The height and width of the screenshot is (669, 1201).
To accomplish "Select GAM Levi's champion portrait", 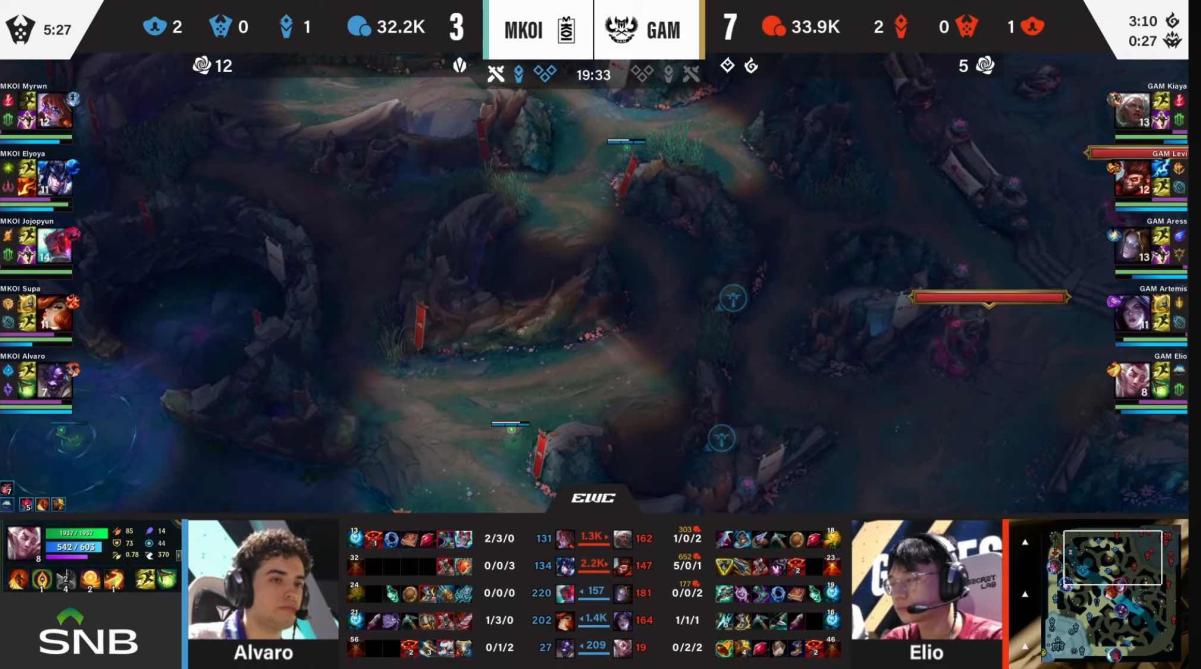I will (1131, 178).
